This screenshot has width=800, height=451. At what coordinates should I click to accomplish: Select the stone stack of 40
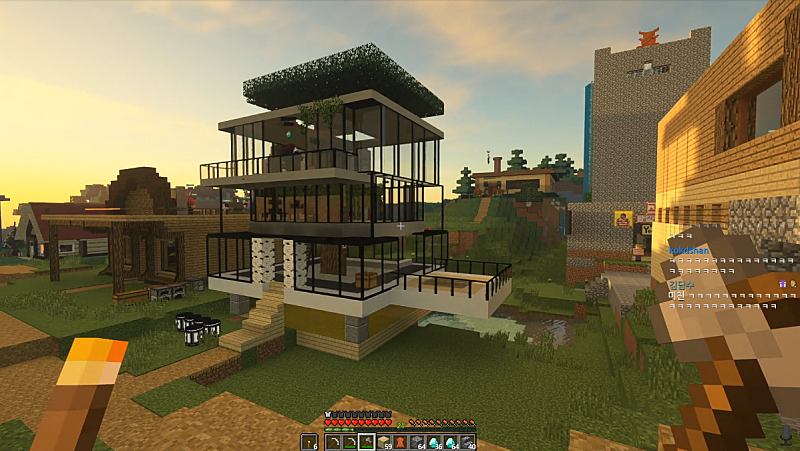[467, 442]
